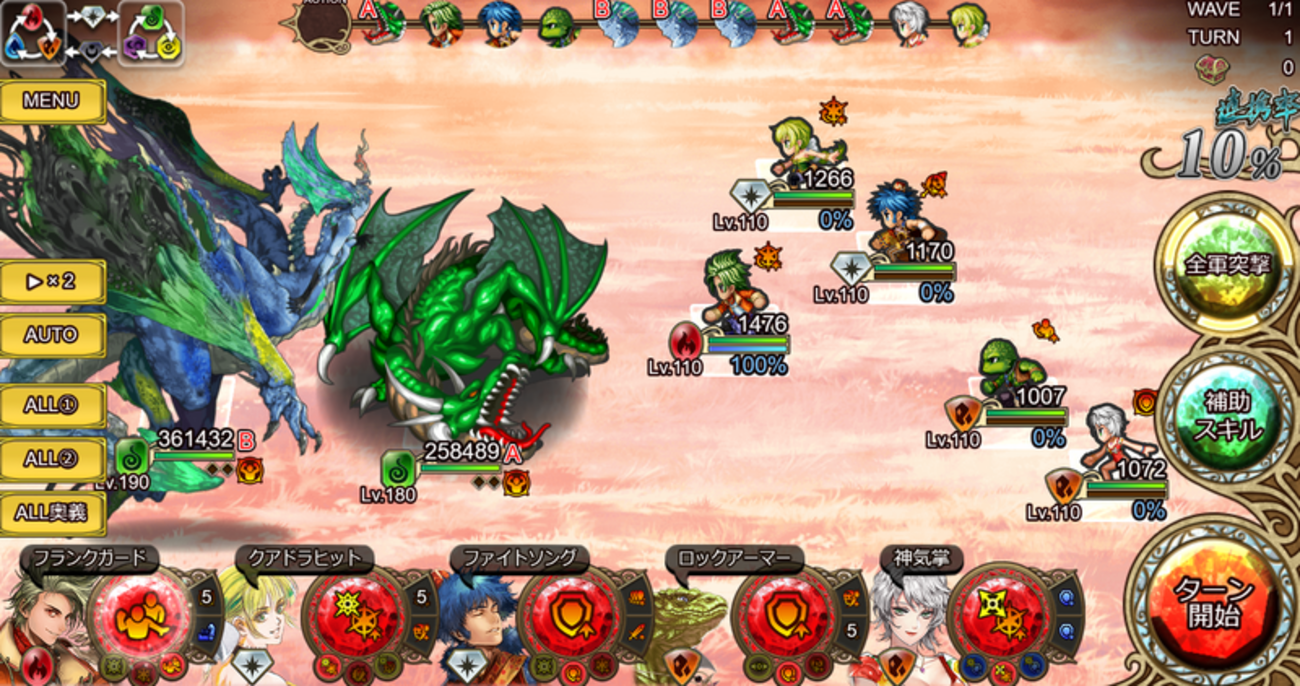Viewport: 1300px width, 686px height.
Task: Open the treasure chest drop counter
Action: (1213, 68)
